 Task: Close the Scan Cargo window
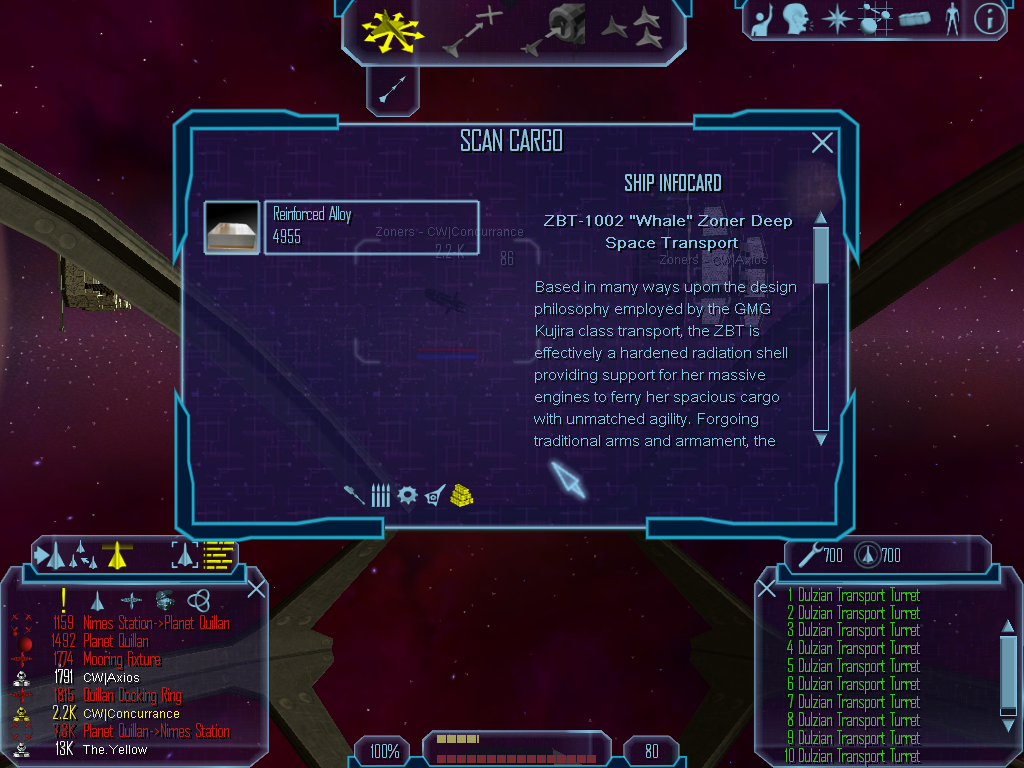(822, 143)
